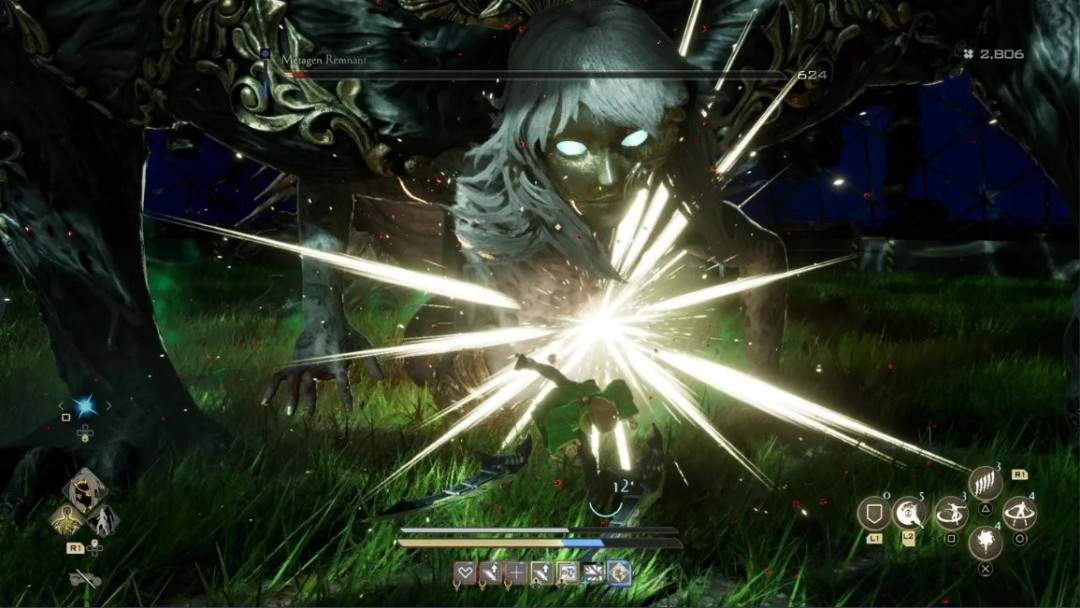The height and width of the screenshot is (608, 1080).
Task: Activate the claw slash skill
Action: 985,484
